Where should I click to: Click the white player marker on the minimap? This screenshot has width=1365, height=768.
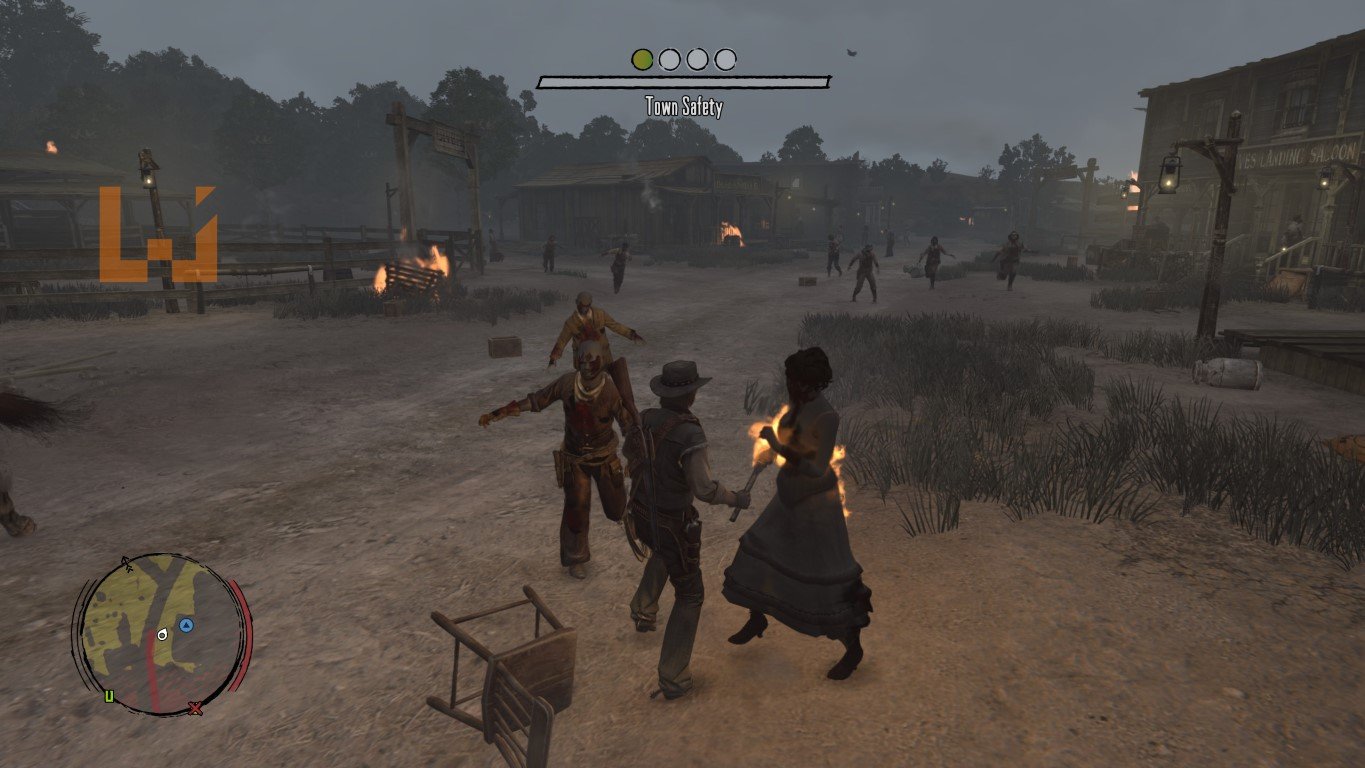click(x=162, y=635)
